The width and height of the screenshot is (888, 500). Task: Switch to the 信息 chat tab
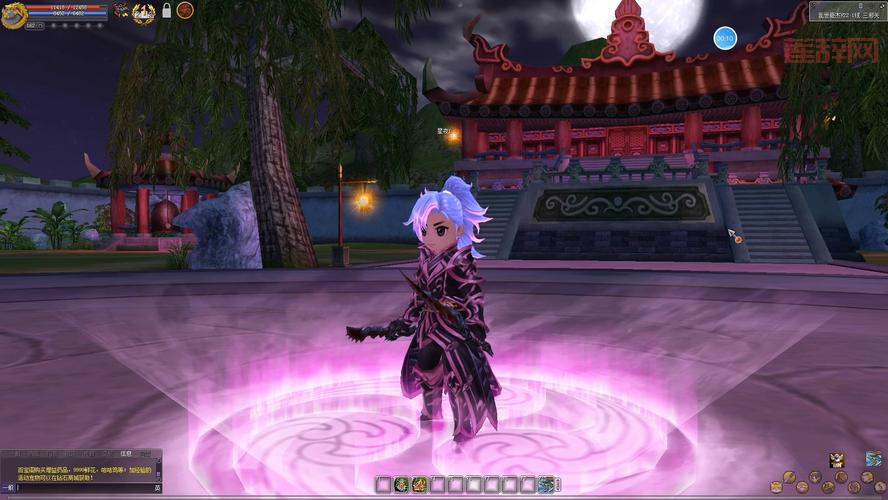tap(127, 453)
